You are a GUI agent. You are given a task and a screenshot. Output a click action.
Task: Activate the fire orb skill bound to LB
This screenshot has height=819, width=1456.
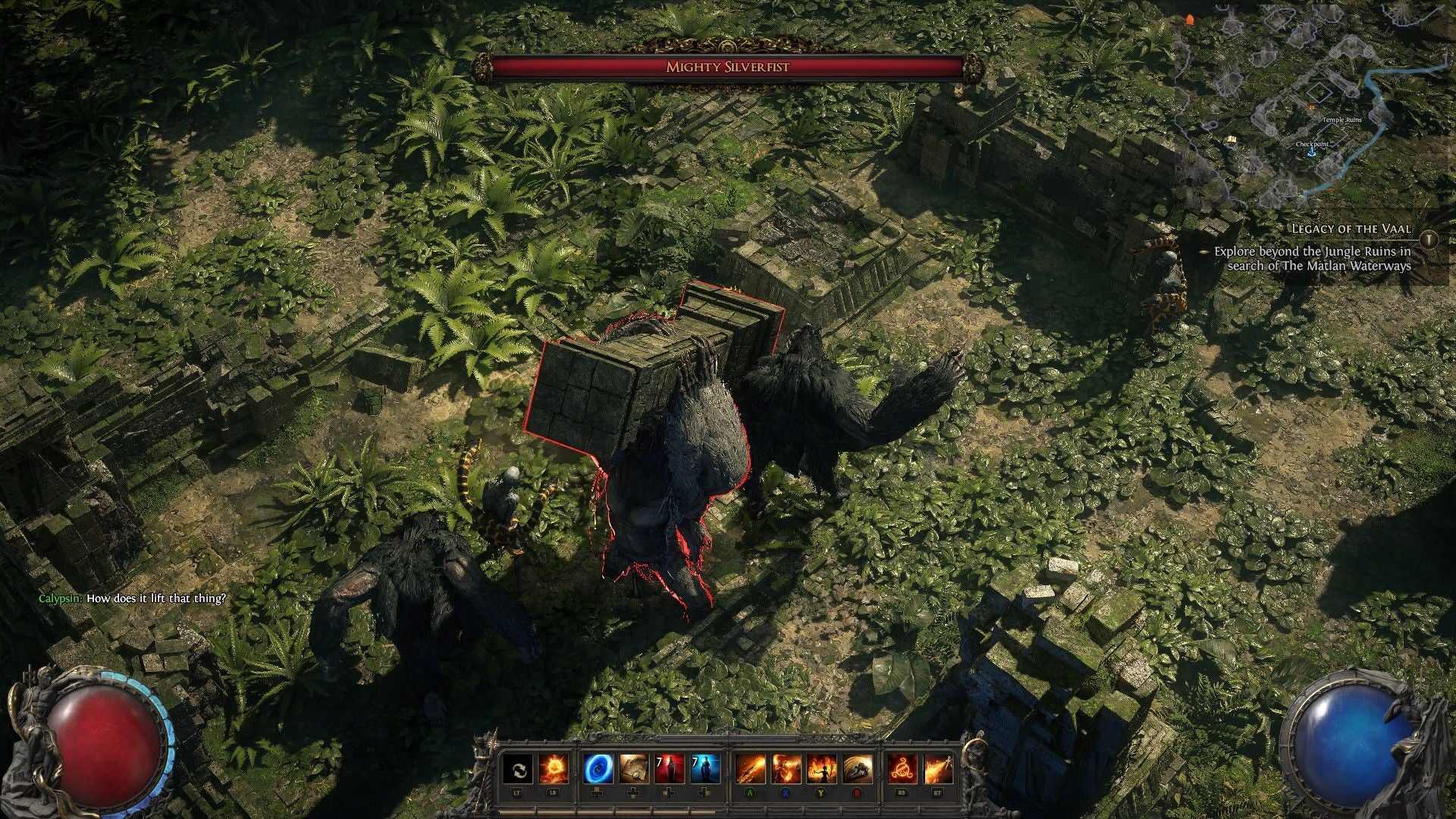[554, 769]
